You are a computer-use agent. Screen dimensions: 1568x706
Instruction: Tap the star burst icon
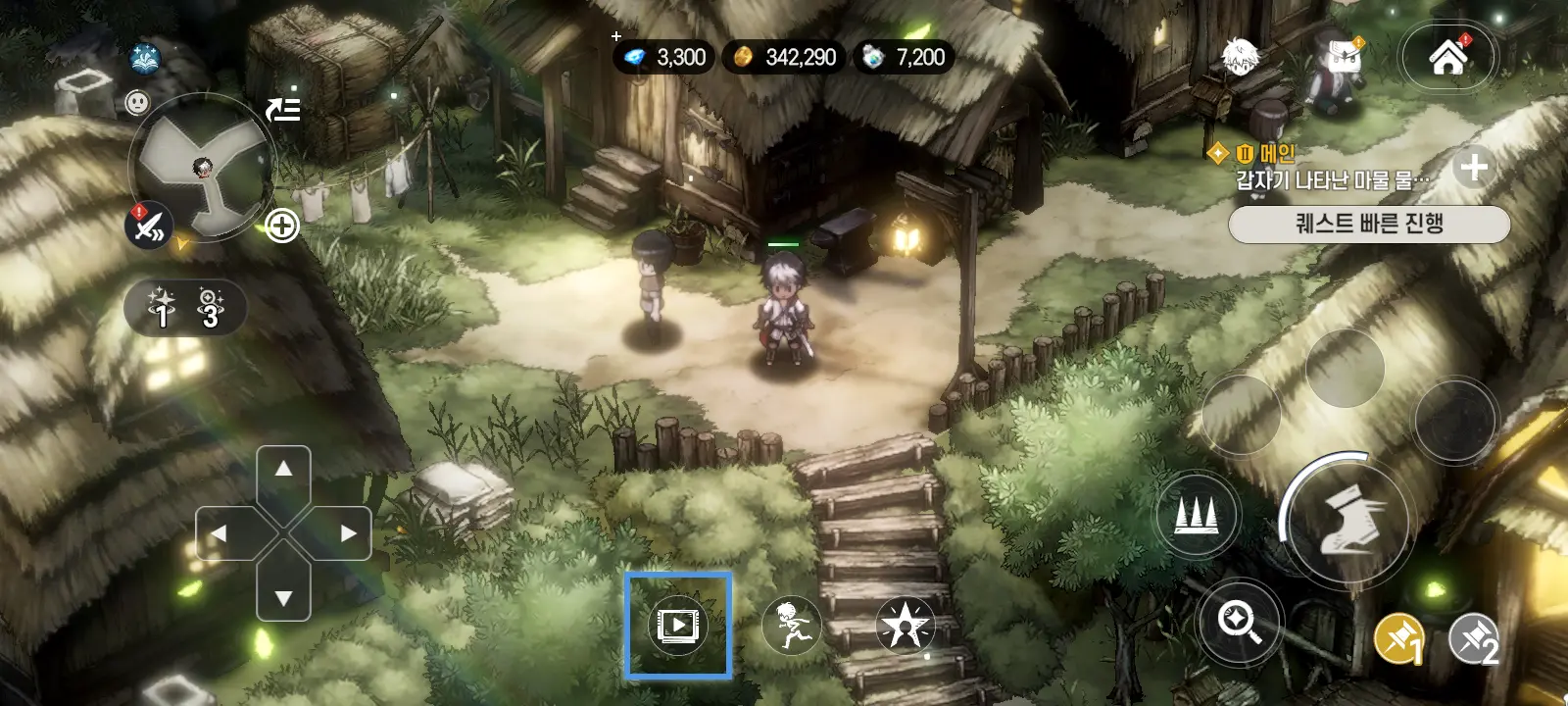pyautogui.click(x=904, y=625)
